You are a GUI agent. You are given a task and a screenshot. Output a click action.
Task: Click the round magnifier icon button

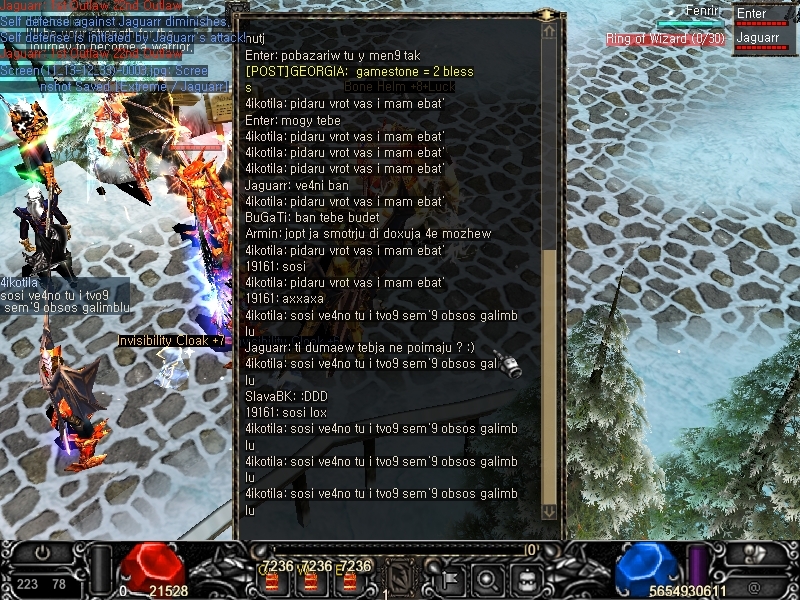[x=487, y=578]
